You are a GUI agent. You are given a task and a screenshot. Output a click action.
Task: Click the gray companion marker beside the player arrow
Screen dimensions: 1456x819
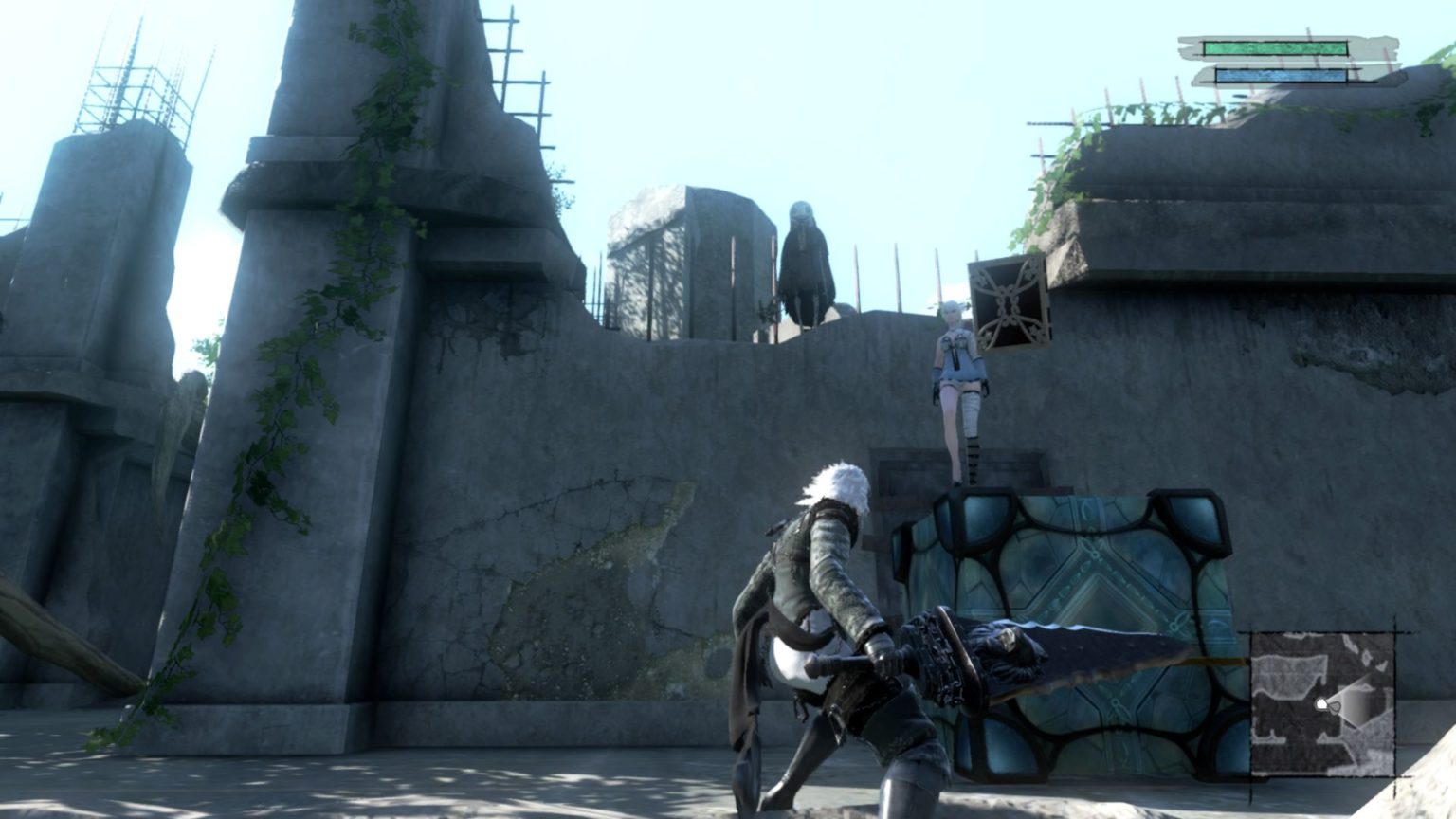pyautogui.click(x=1336, y=708)
